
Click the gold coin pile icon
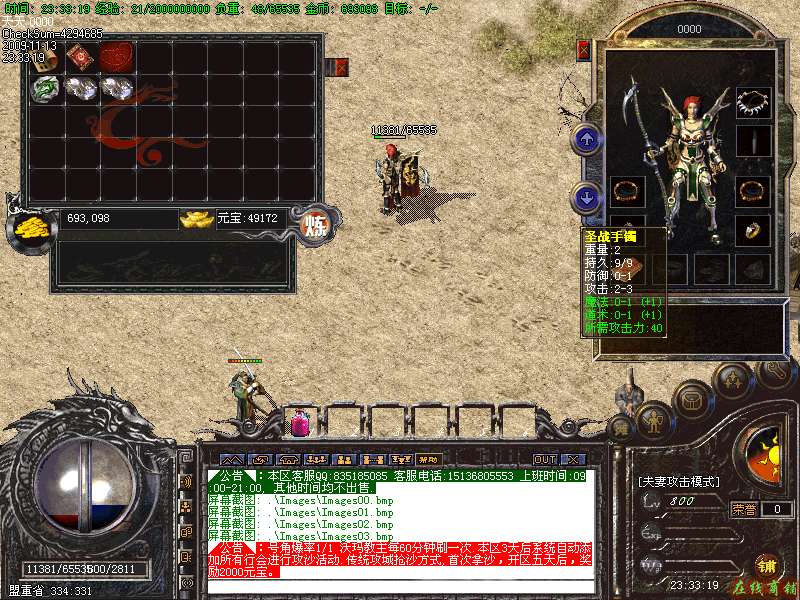[x=30, y=227]
